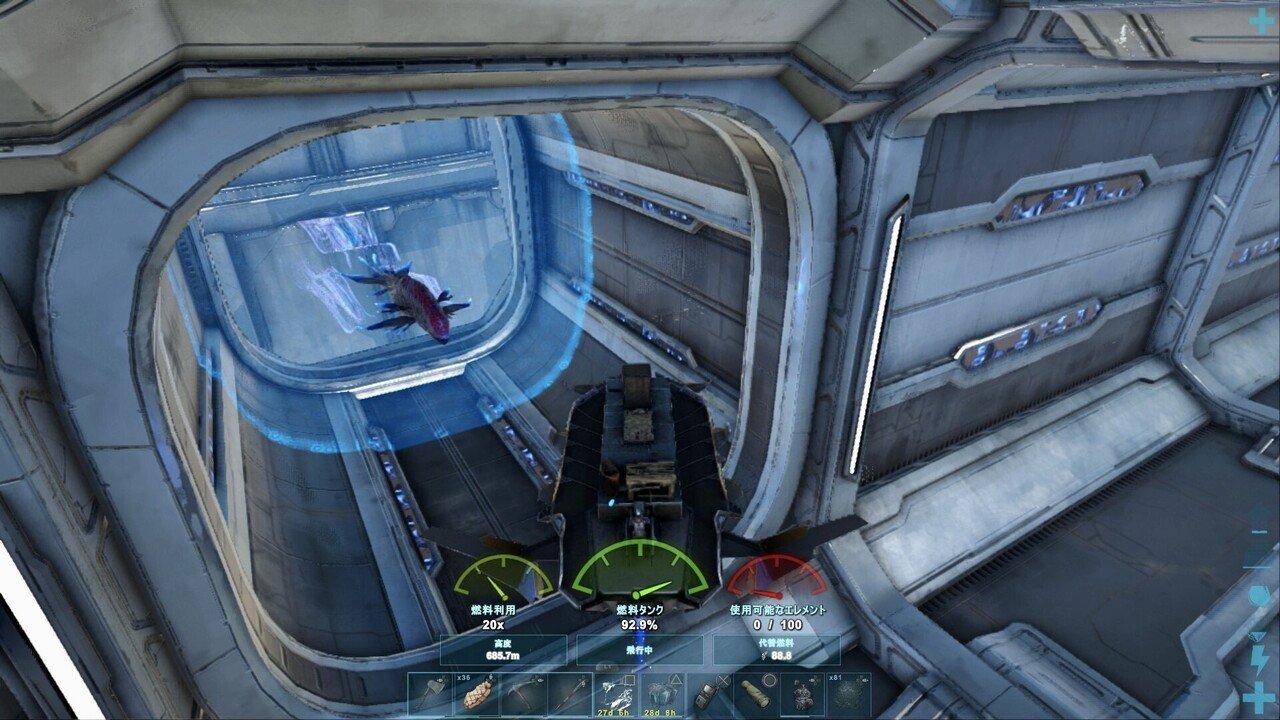This screenshot has width=1280, height=720.
Task: Select the x81 stacked item slot
Action: click(x=849, y=694)
